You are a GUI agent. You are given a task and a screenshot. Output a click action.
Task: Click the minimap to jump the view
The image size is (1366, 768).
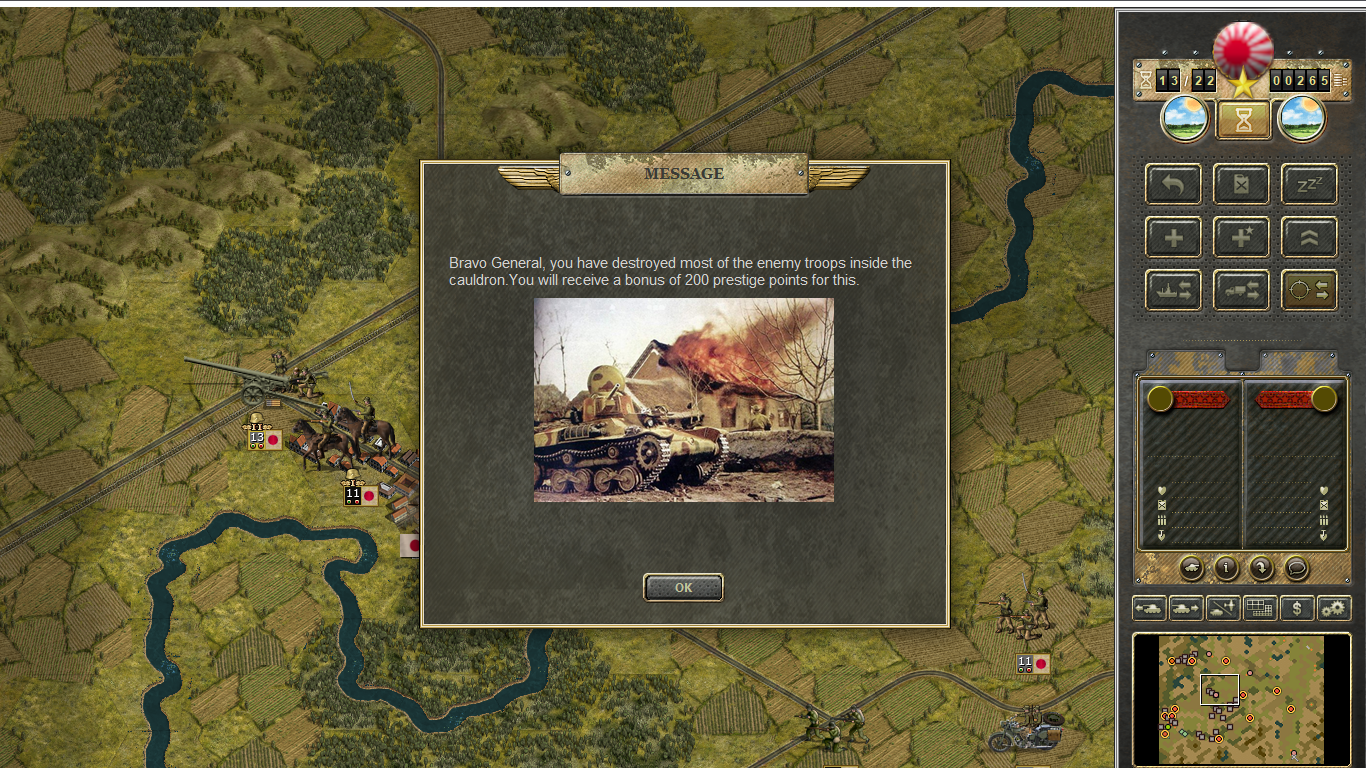point(1241,699)
